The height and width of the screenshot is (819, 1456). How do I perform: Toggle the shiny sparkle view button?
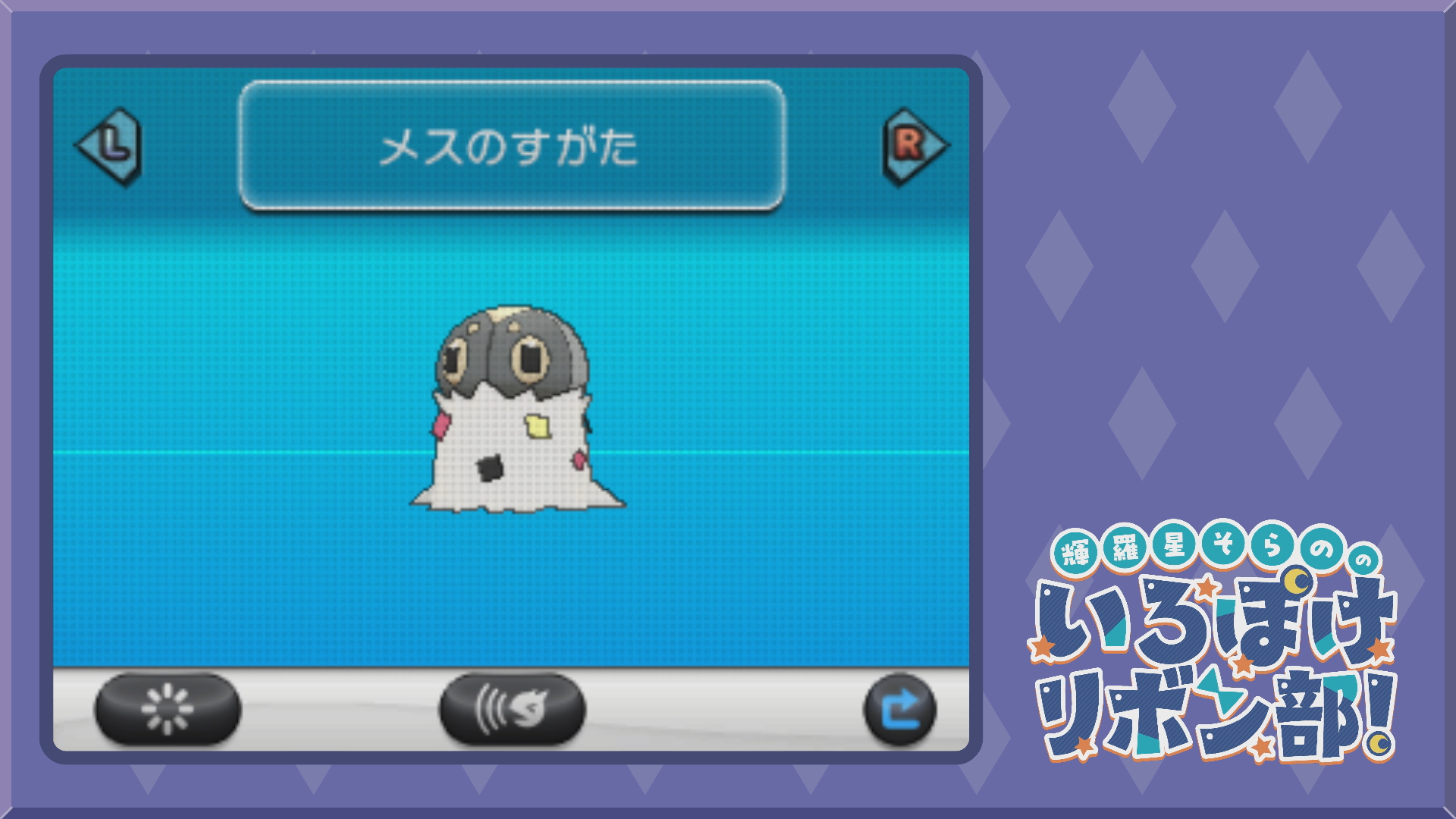pyautogui.click(x=168, y=710)
